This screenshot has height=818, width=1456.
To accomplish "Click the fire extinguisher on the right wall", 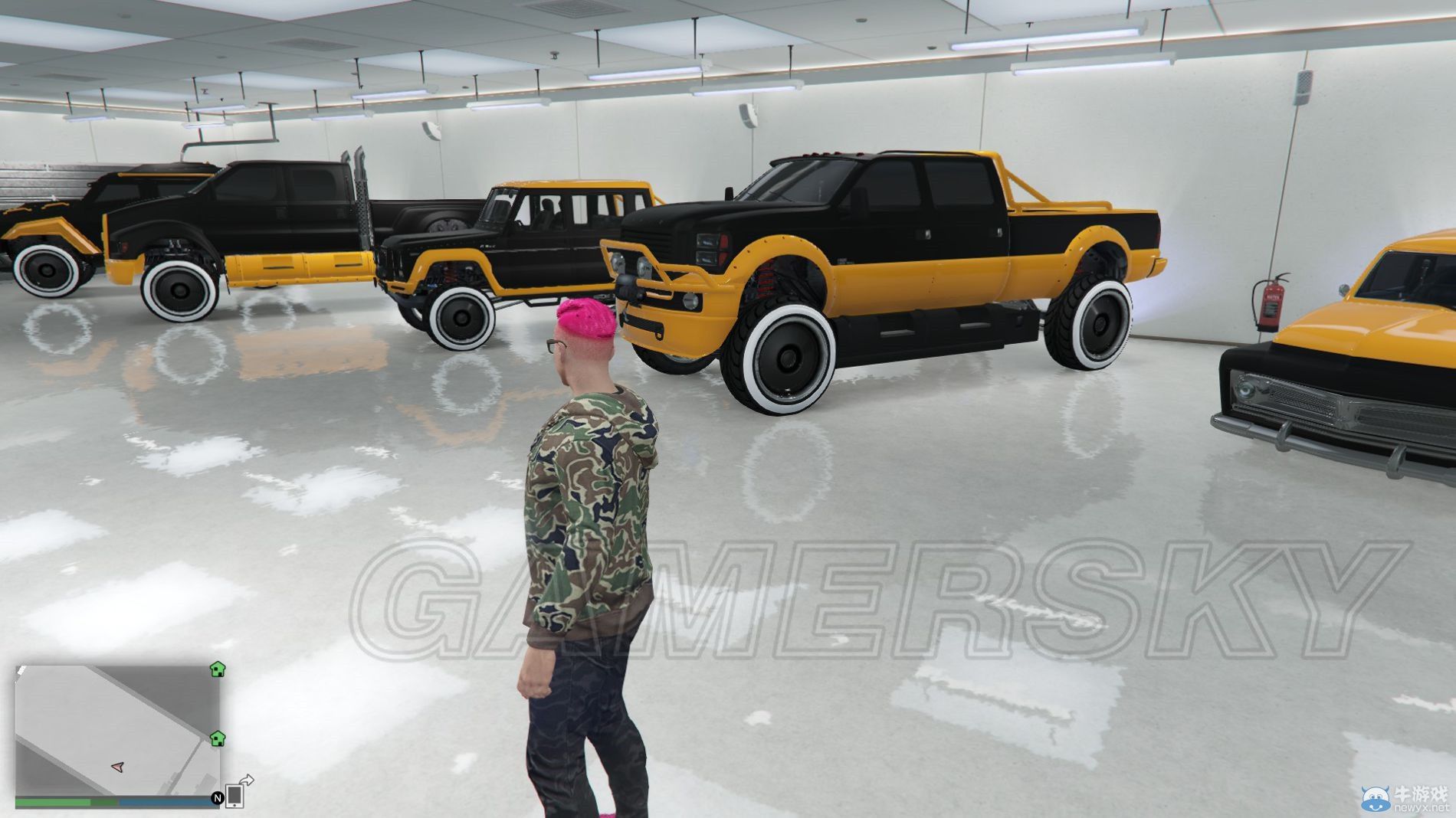I will pos(1272,303).
